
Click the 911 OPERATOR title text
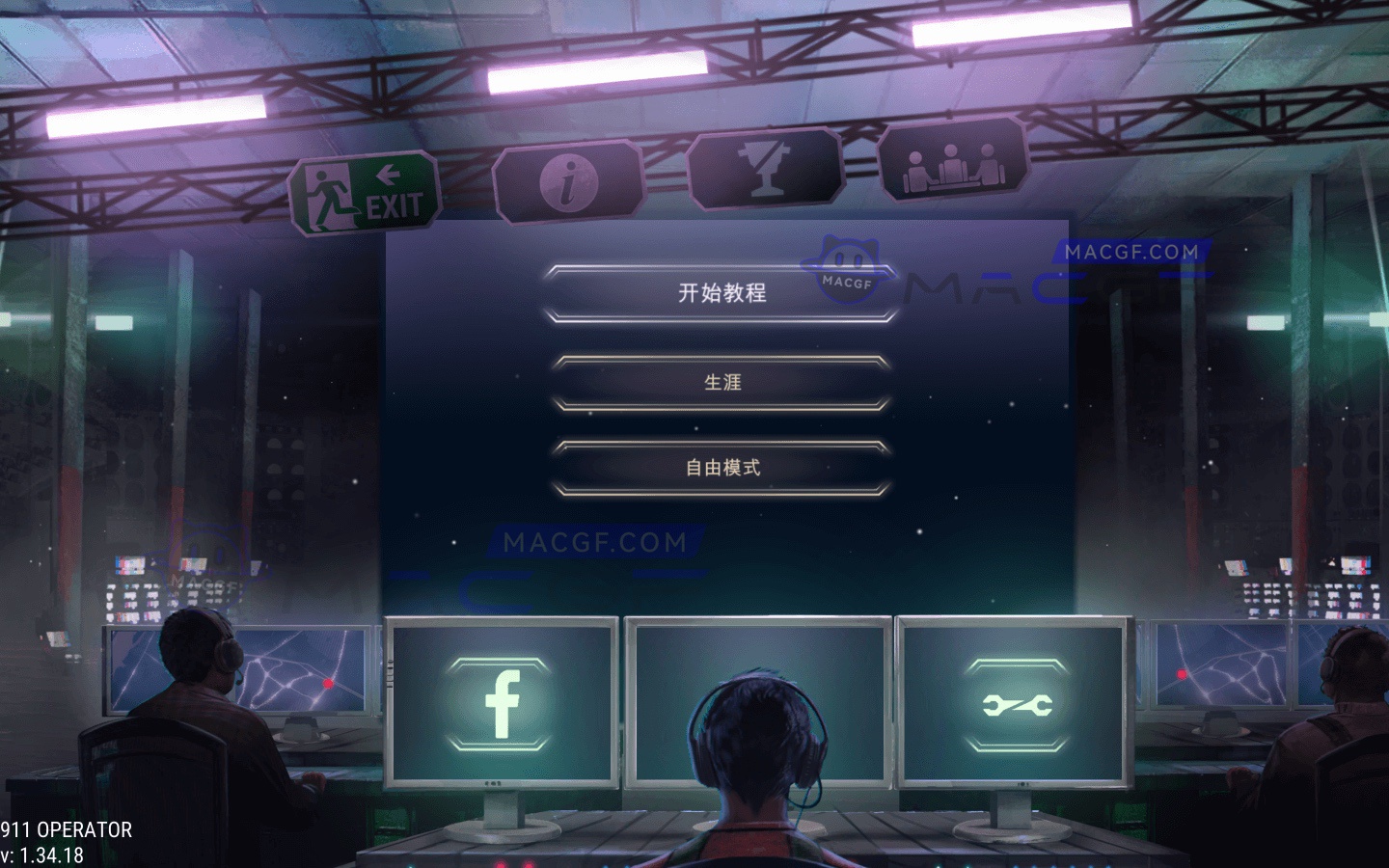tap(67, 829)
